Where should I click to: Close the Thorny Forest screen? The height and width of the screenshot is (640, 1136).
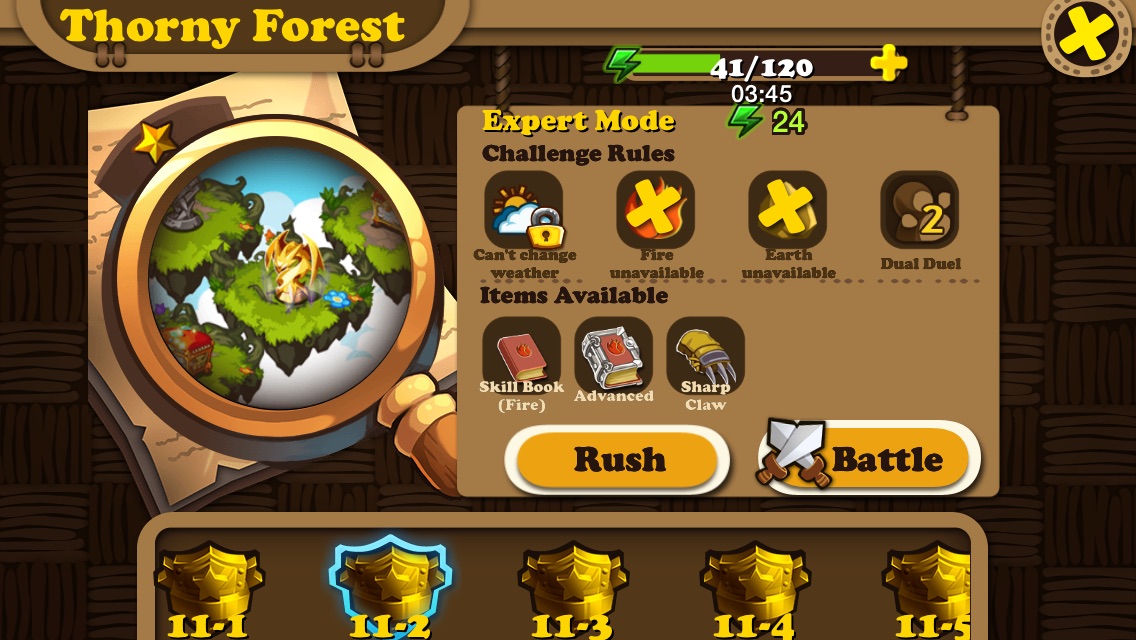[x=1087, y=35]
